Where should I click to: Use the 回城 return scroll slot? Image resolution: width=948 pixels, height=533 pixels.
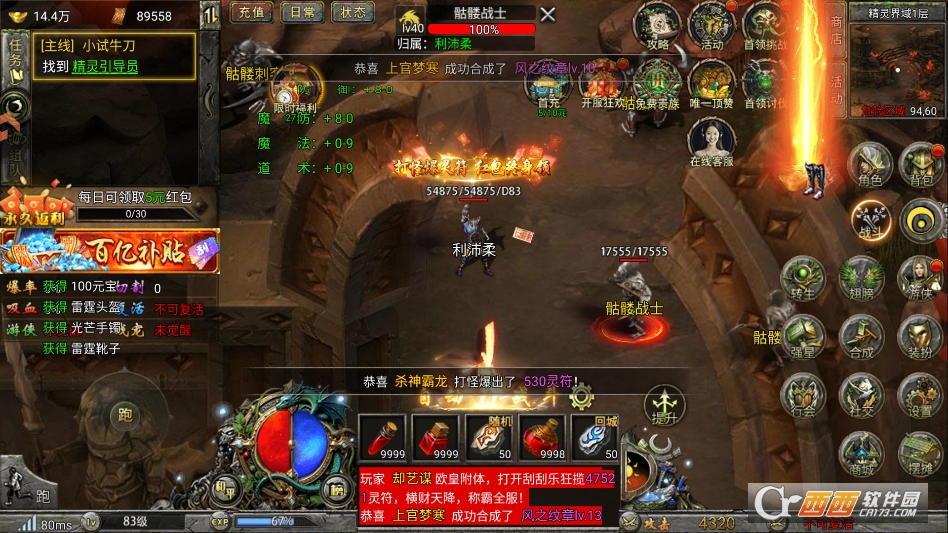tap(597, 438)
